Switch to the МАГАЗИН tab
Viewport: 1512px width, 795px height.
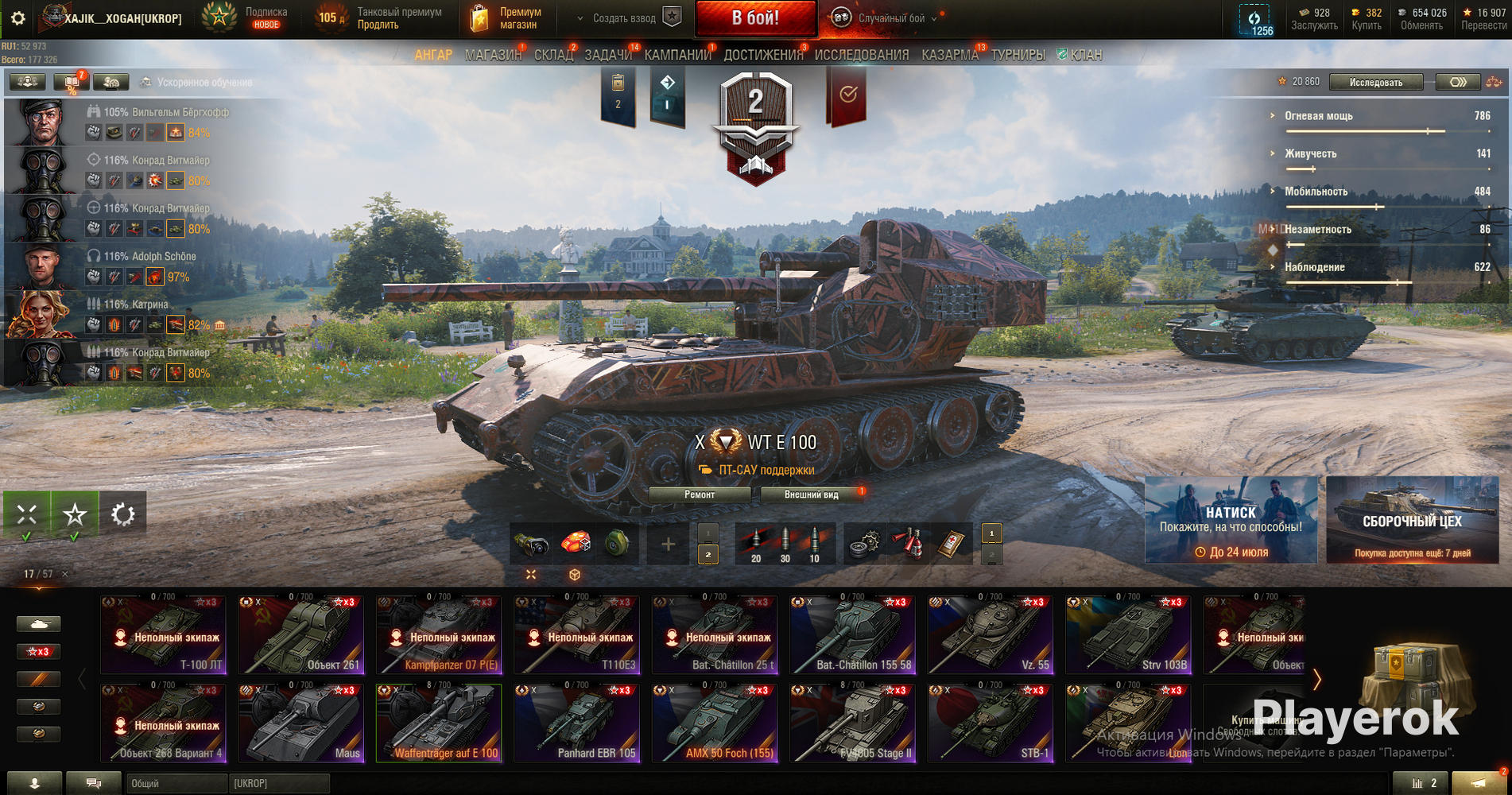tap(493, 55)
